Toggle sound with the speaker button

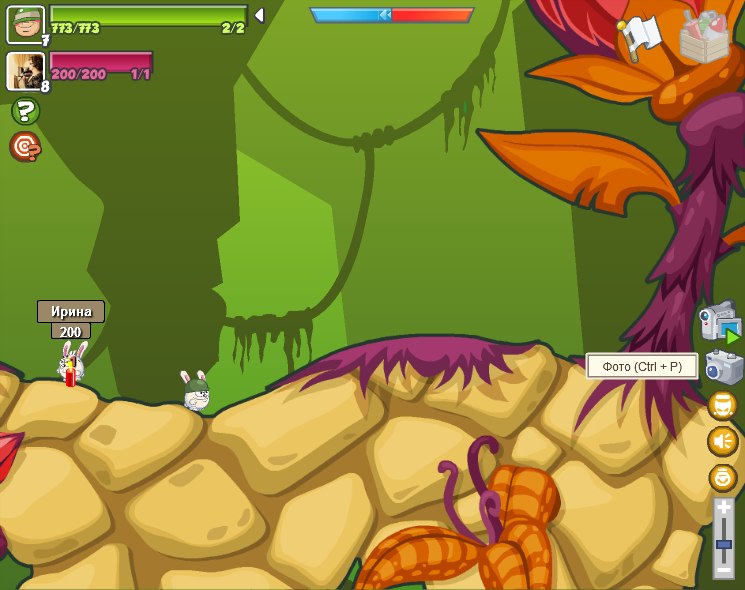click(x=722, y=441)
